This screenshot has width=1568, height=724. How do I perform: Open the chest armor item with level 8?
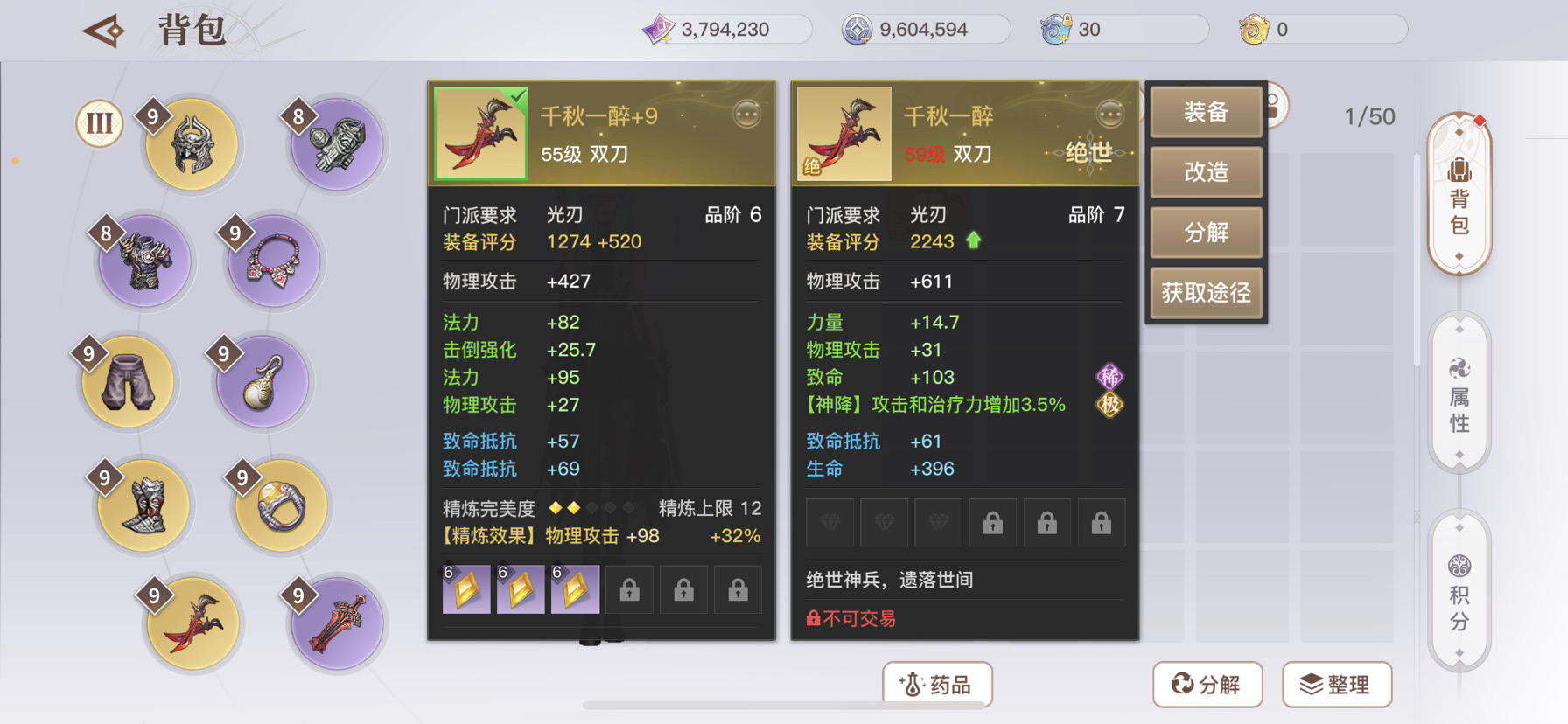pyautogui.click(x=143, y=260)
